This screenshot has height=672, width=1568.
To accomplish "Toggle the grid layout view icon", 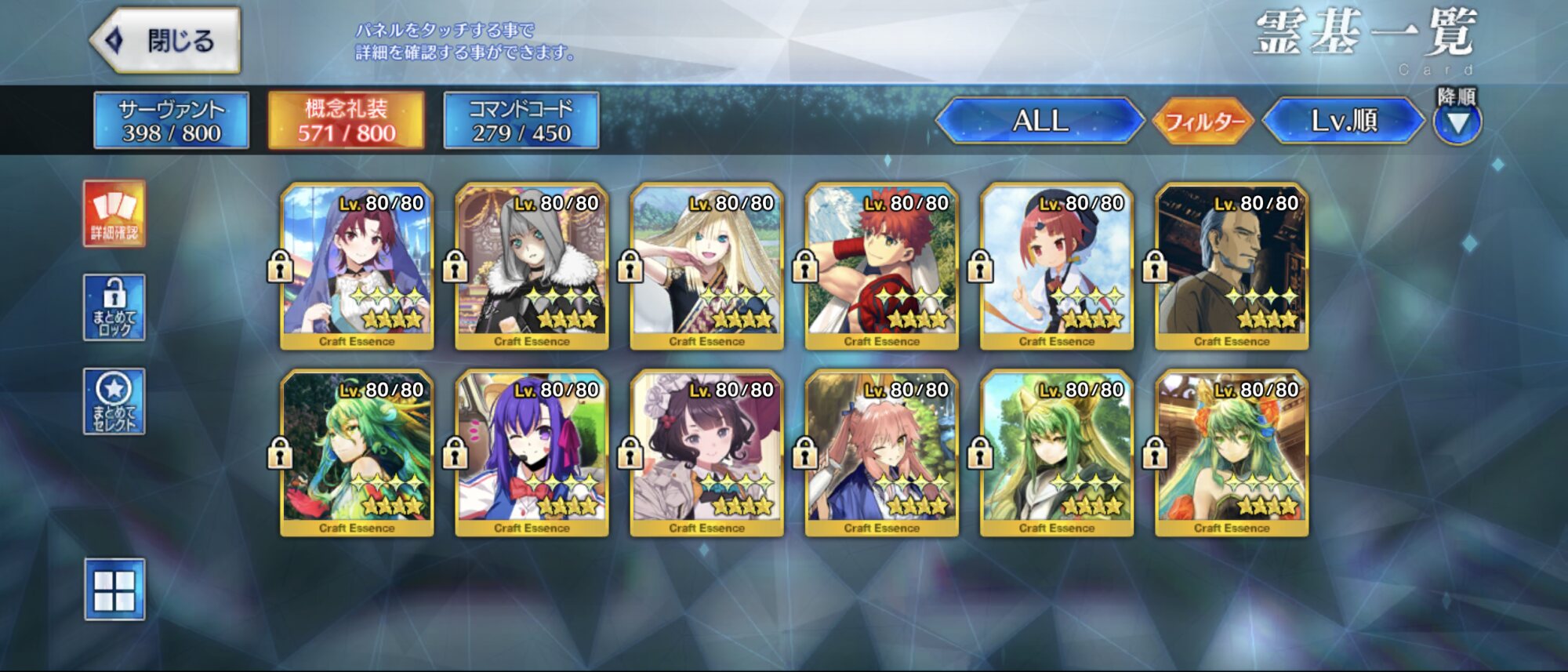I will coord(114,590).
